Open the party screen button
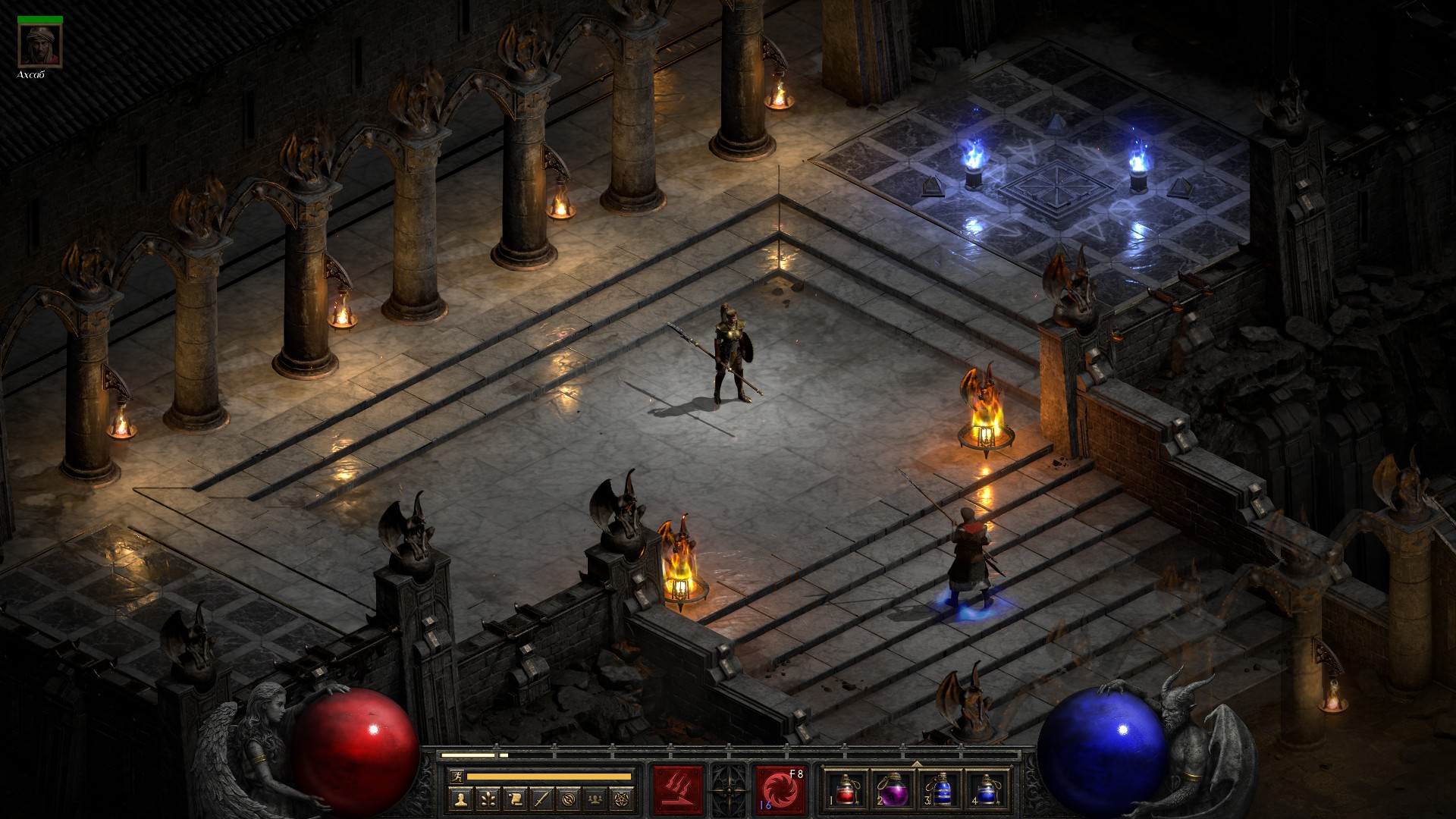 [x=596, y=799]
